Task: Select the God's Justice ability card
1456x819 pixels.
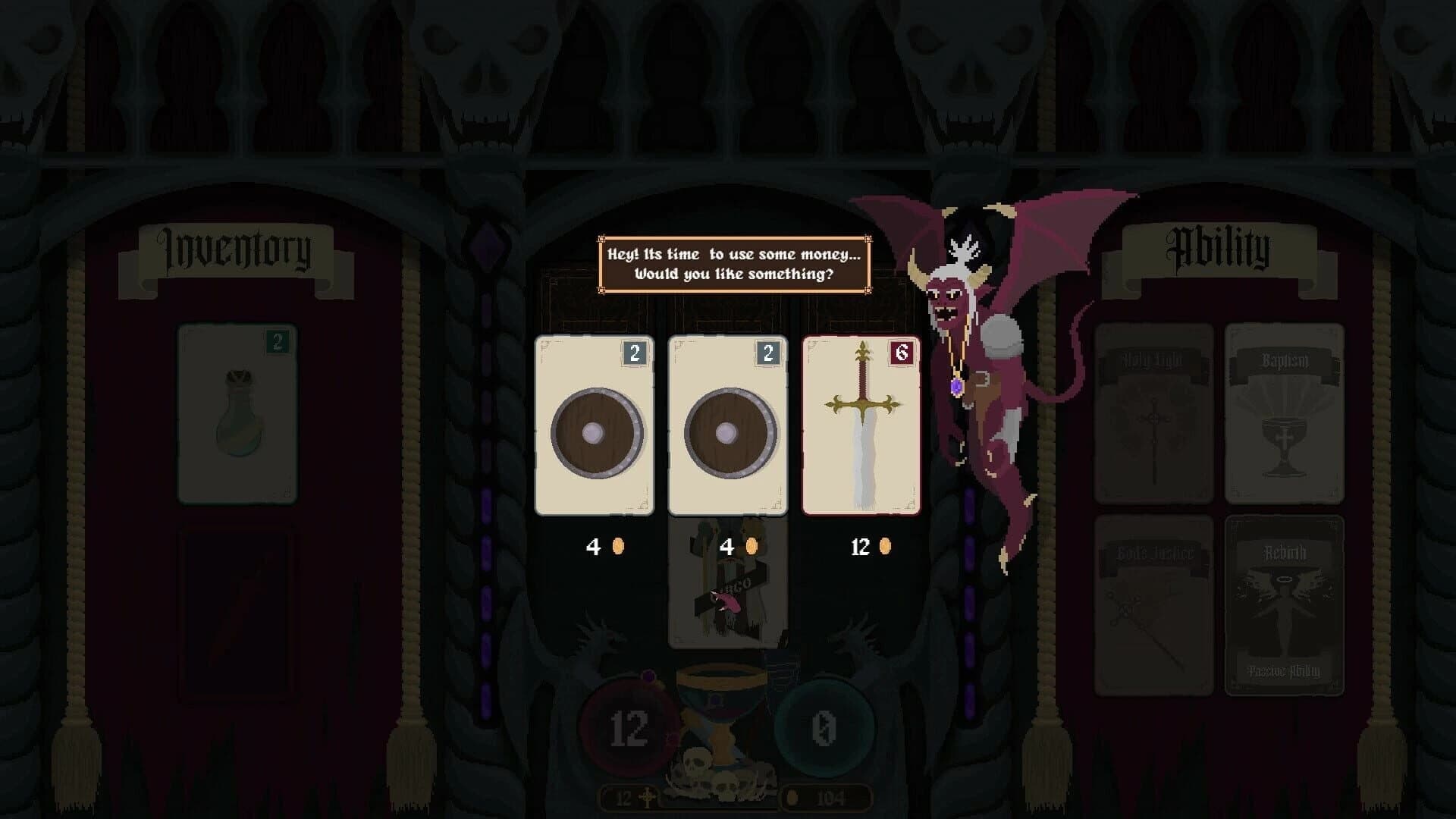Action: pyautogui.click(x=1155, y=599)
